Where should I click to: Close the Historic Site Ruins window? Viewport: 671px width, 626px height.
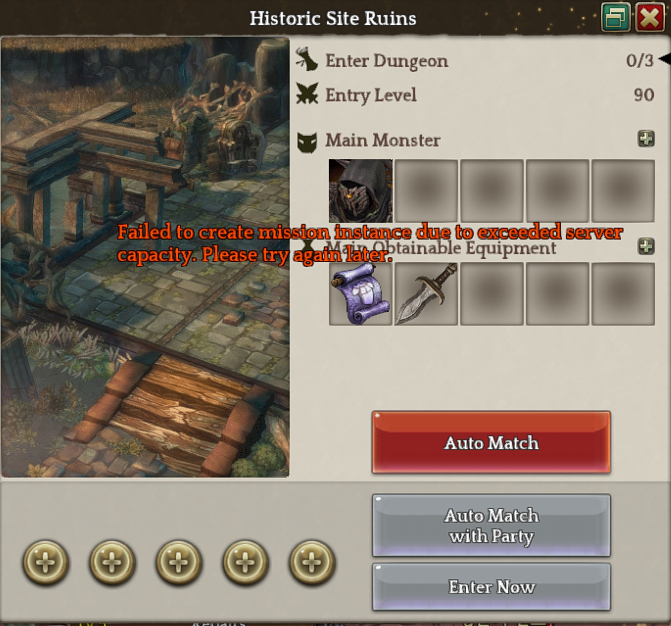tap(649, 17)
